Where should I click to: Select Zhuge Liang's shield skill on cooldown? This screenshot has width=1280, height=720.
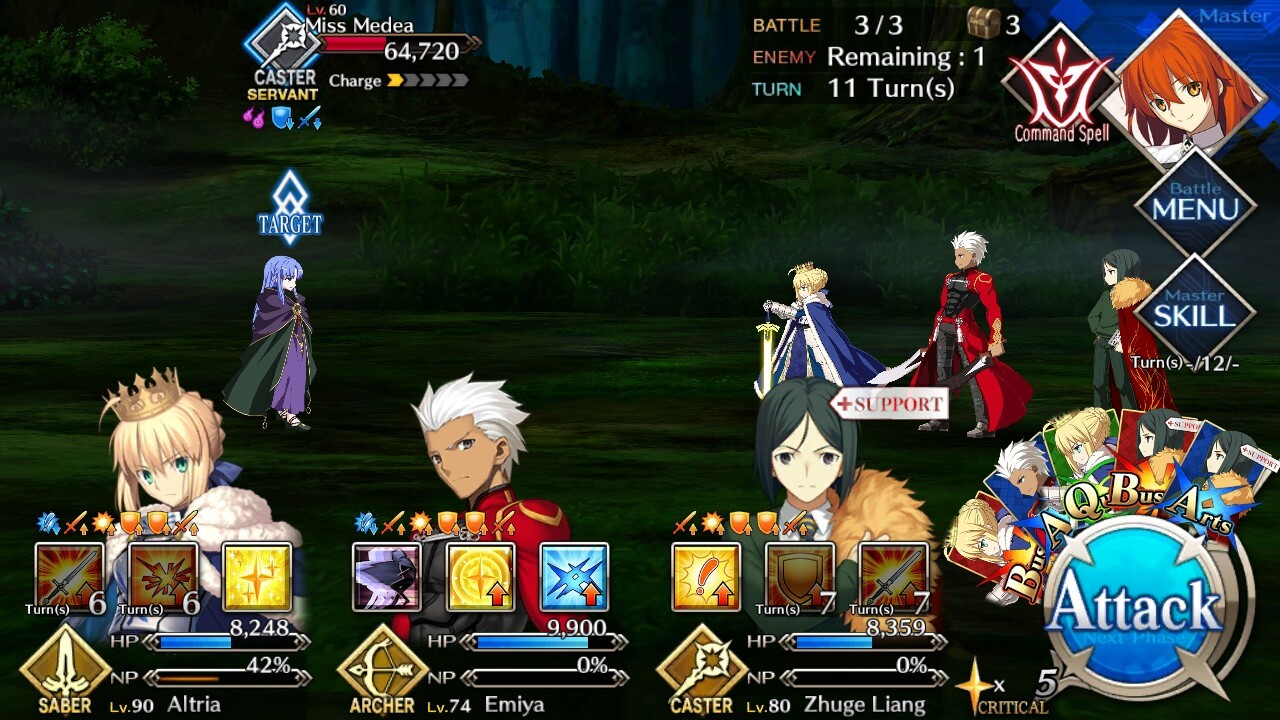(x=799, y=577)
